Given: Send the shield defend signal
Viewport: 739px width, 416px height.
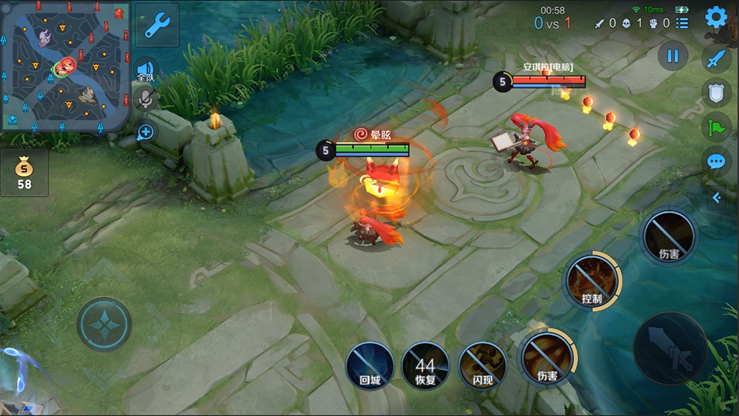Looking at the screenshot, I should (x=716, y=93).
